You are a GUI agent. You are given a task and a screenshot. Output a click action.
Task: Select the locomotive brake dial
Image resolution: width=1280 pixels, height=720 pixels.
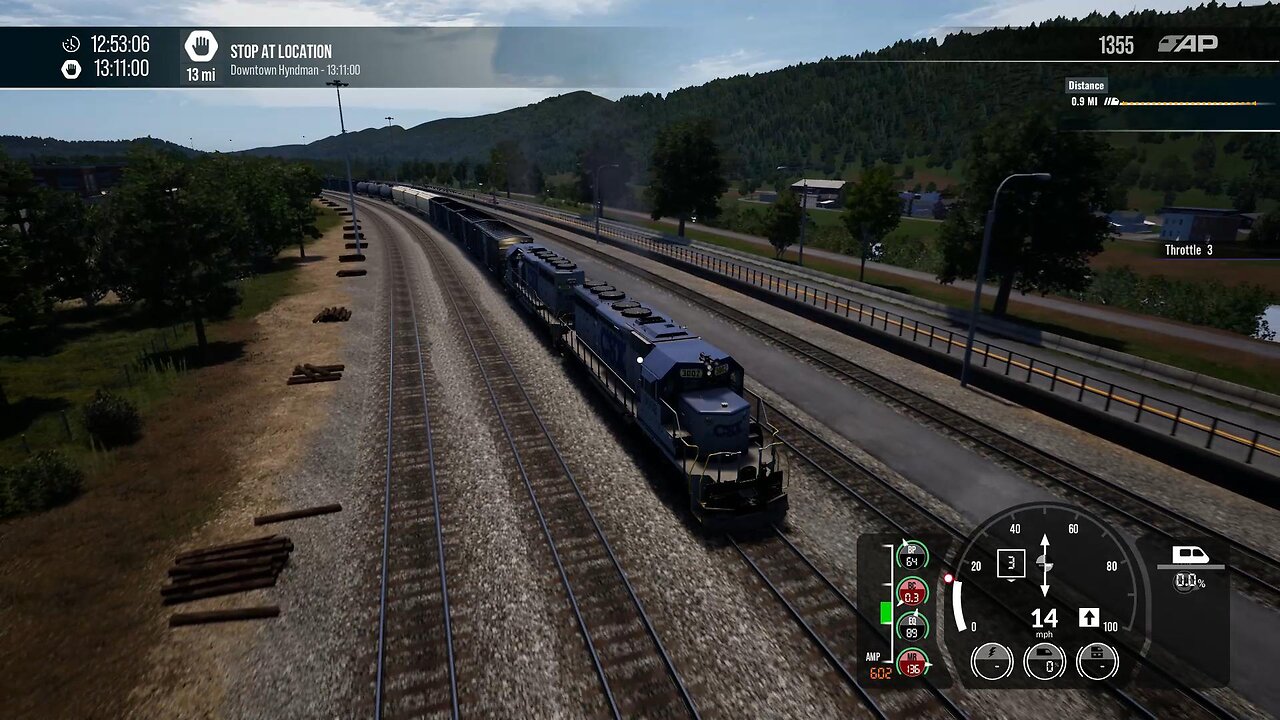pyautogui.click(x=1097, y=661)
